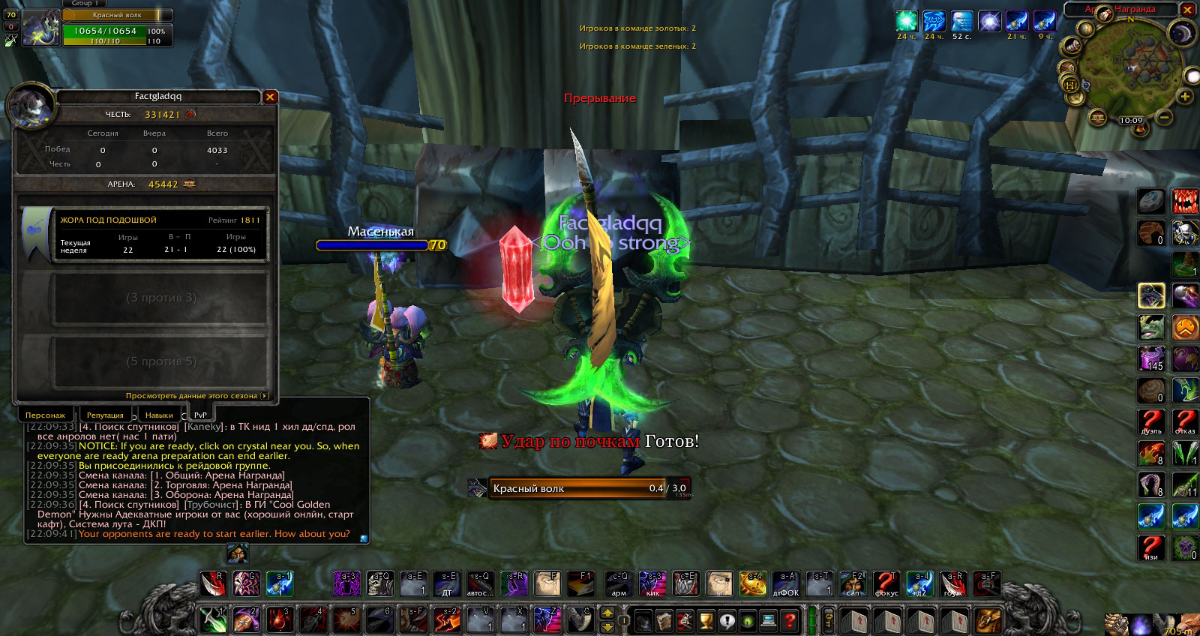Open the Репутация tab
Screen dimensions: 1200x636
click(104, 414)
